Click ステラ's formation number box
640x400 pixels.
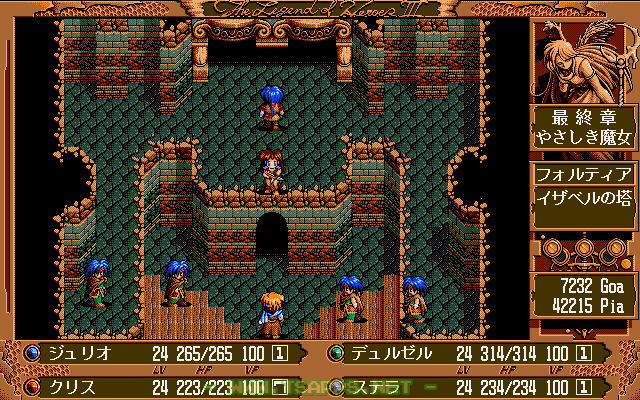tap(584, 385)
